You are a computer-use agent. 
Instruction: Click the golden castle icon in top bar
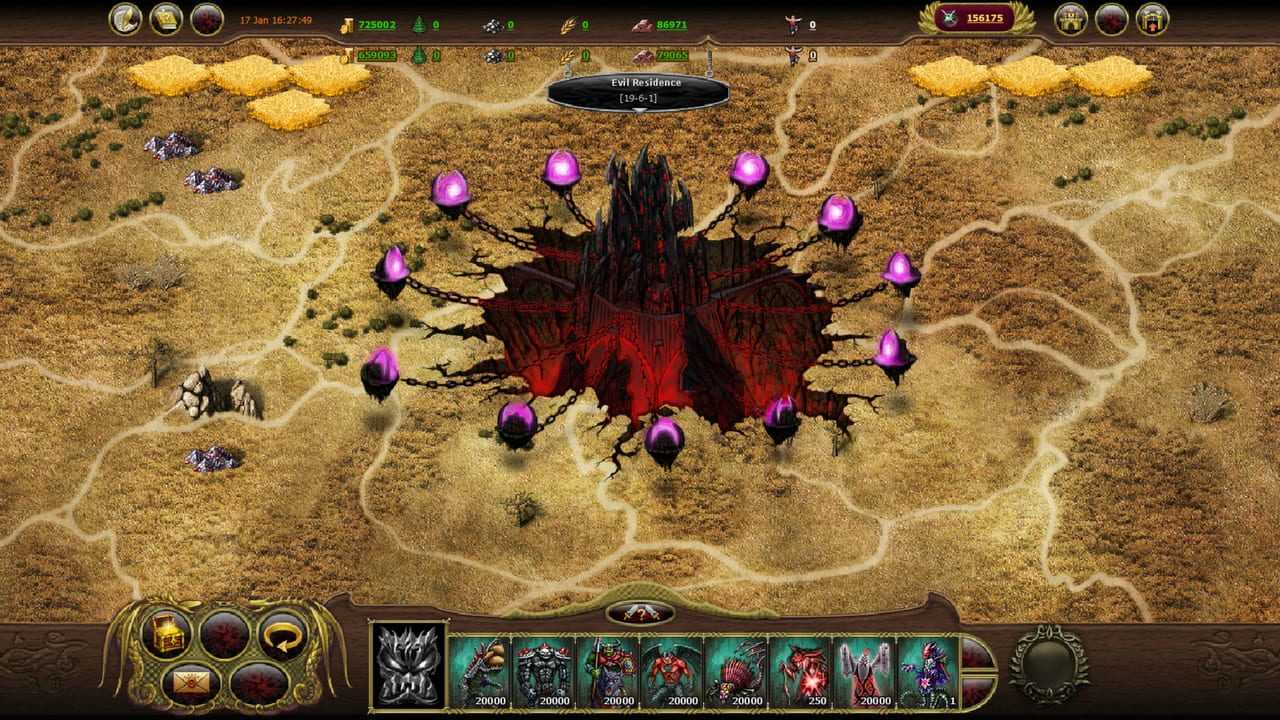(1071, 19)
